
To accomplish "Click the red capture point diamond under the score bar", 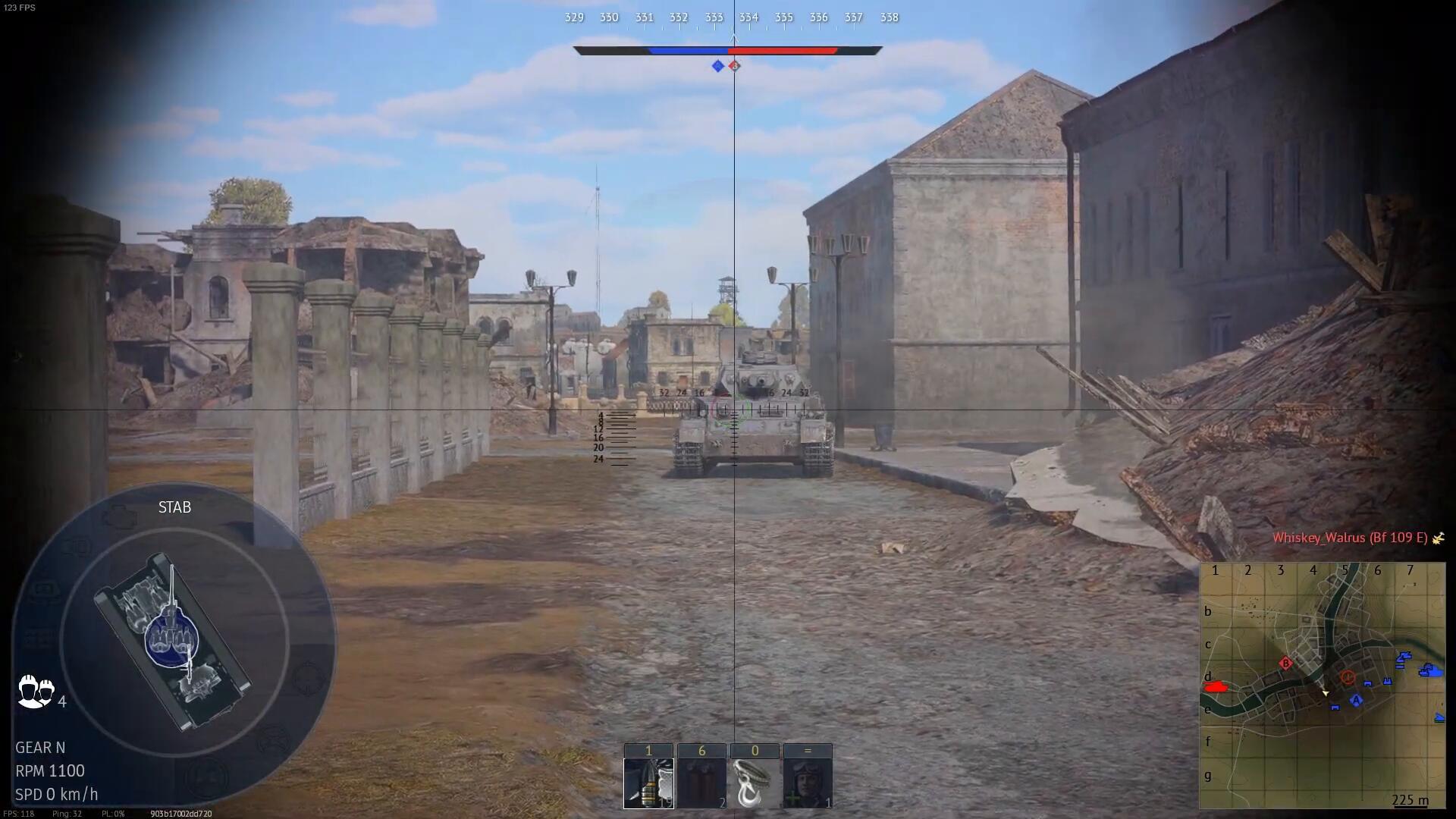I will [x=734, y=66].
